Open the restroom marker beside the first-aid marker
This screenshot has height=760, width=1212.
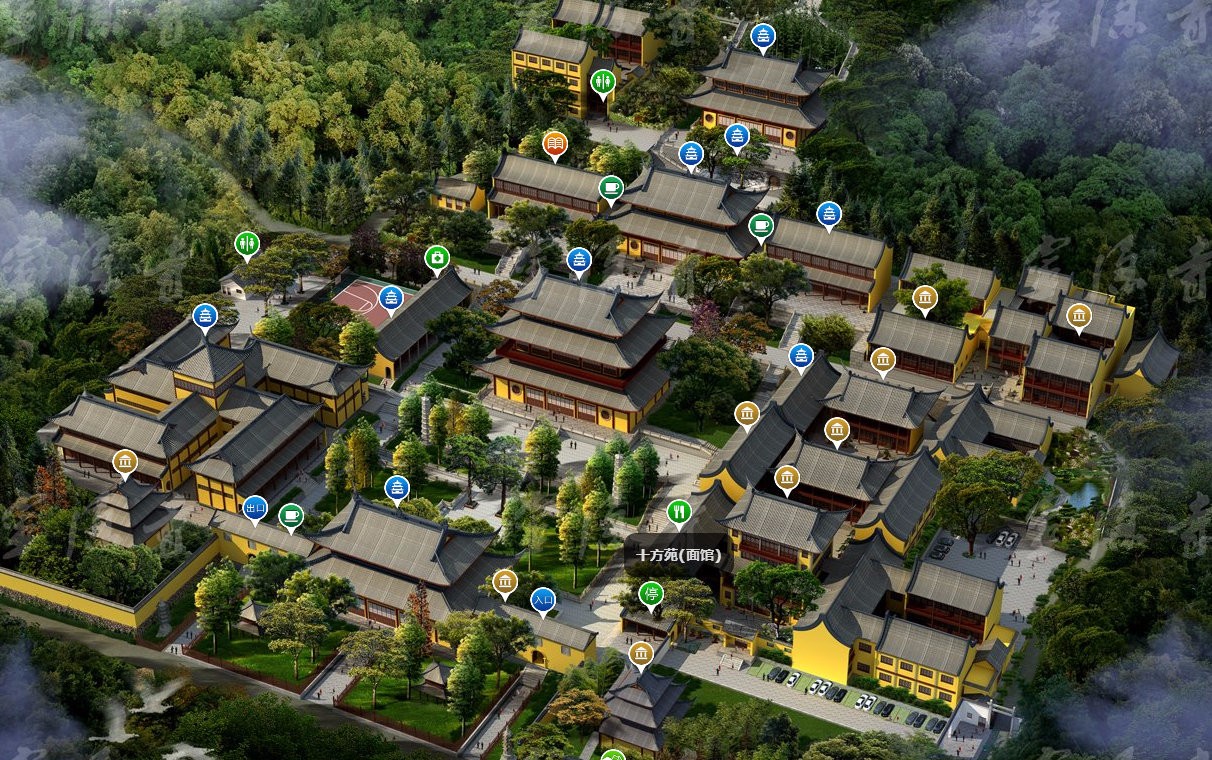247,243
